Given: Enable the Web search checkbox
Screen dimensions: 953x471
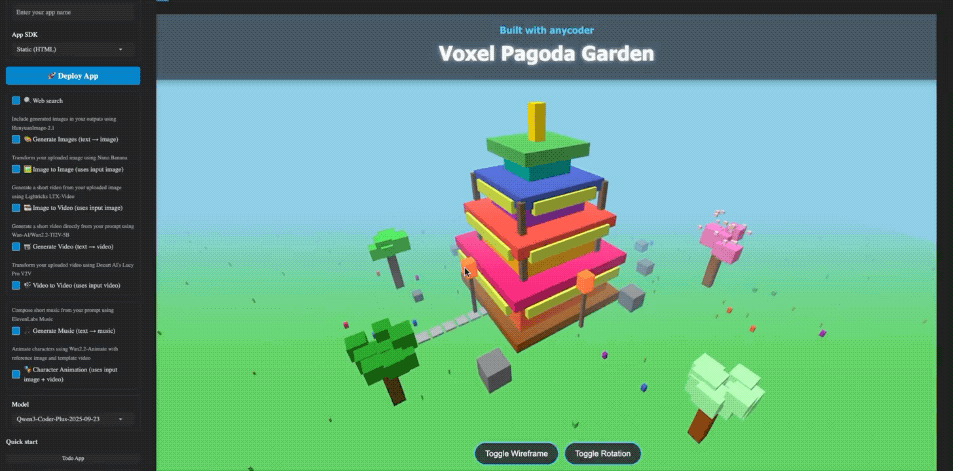Looking at the screenshot, I should click(x=16, y=101).
